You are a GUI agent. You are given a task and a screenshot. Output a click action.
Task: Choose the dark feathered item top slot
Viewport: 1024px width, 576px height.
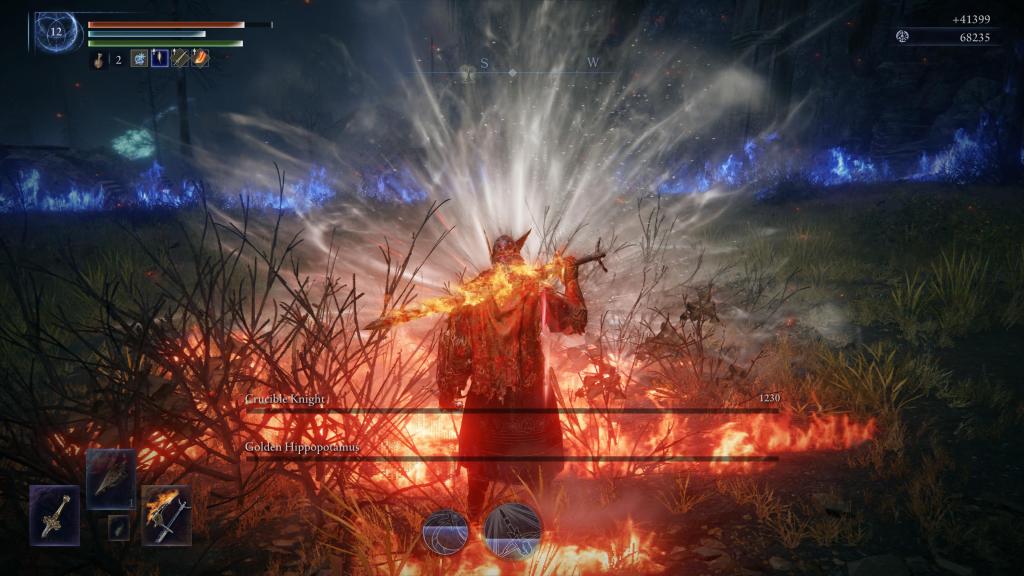click(x=110, y=479)
